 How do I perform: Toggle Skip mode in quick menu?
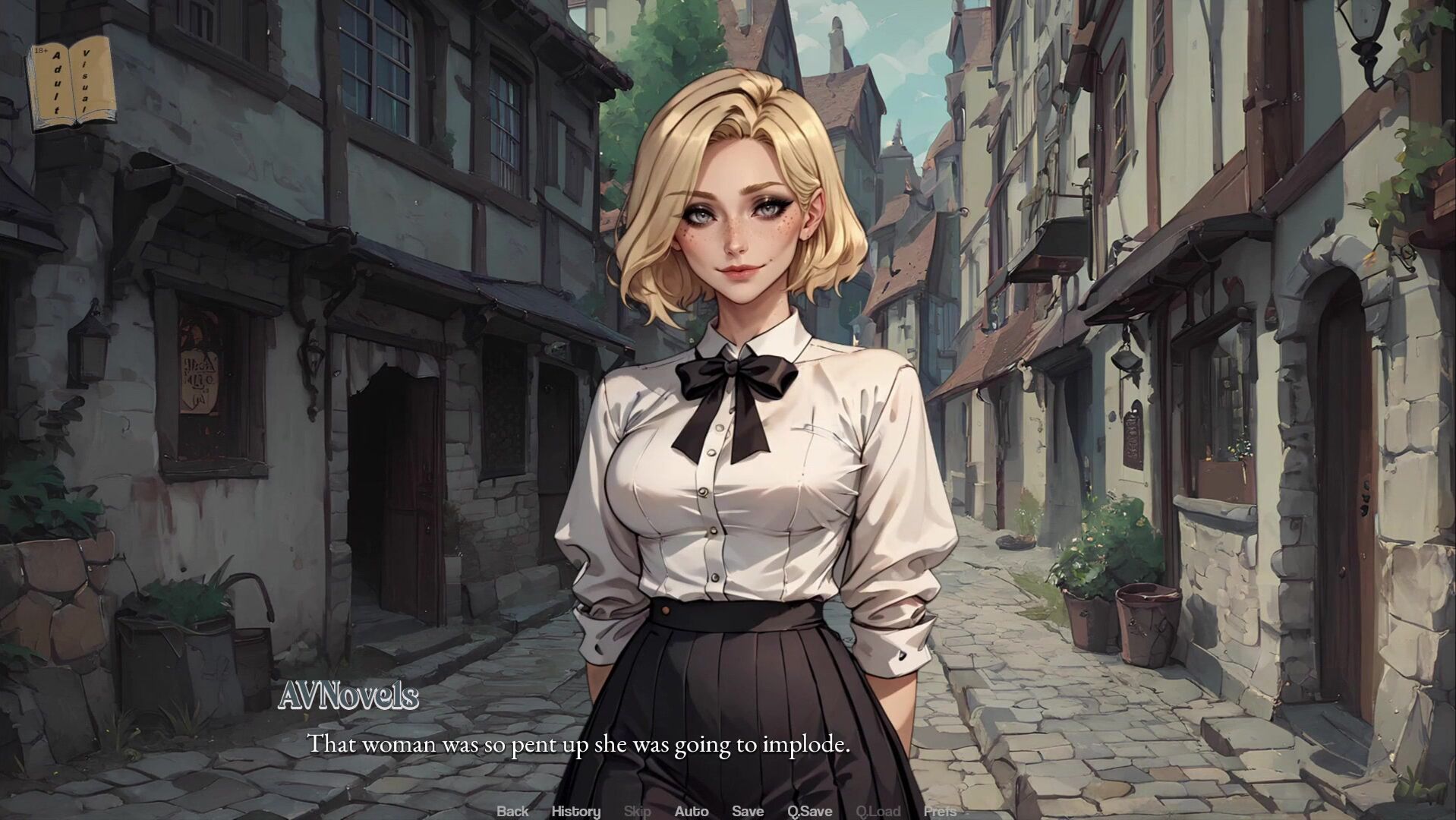637,811
